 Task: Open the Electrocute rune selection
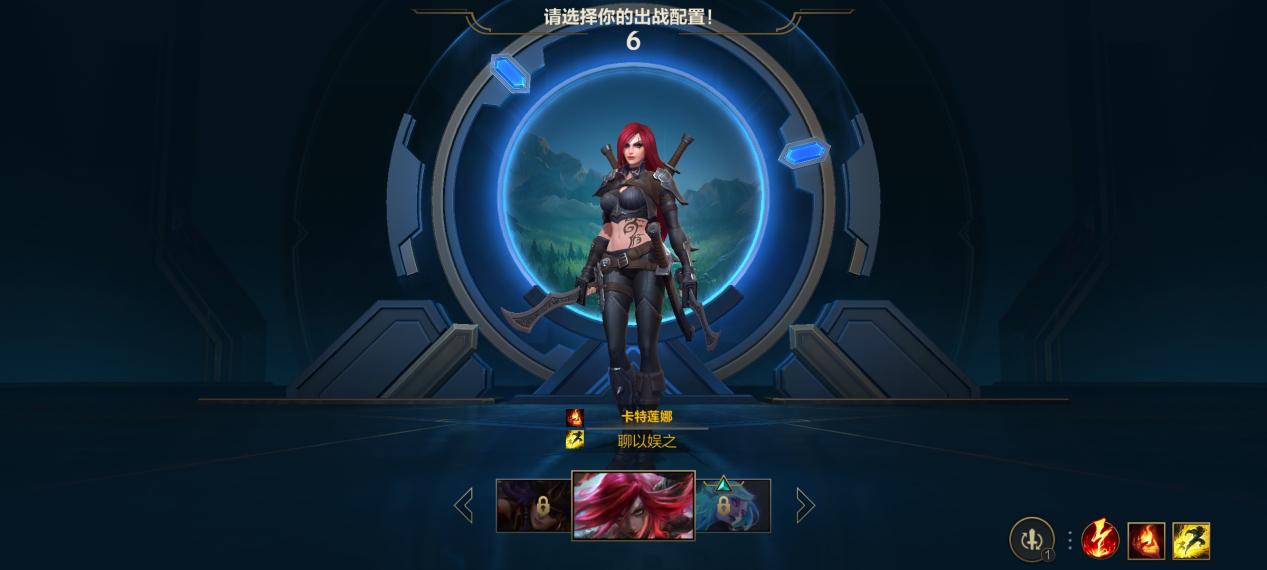click(1100, 540)
